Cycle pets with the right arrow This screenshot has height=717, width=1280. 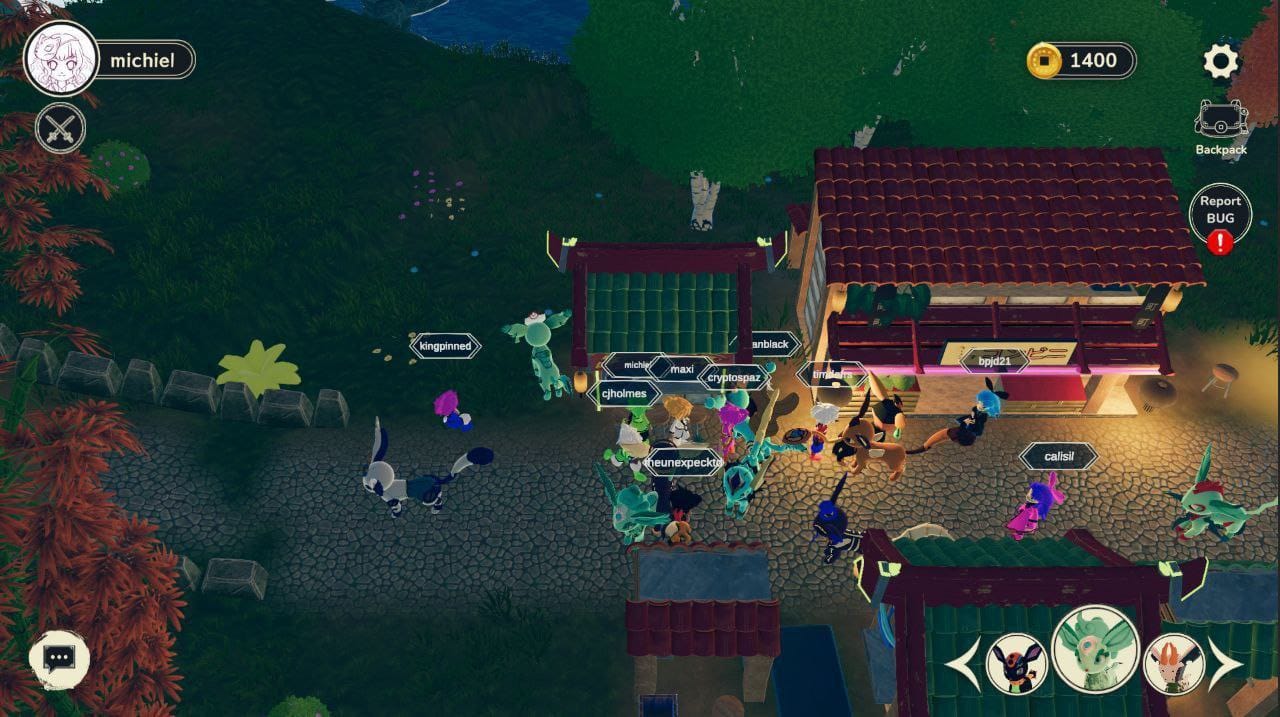1227,665
